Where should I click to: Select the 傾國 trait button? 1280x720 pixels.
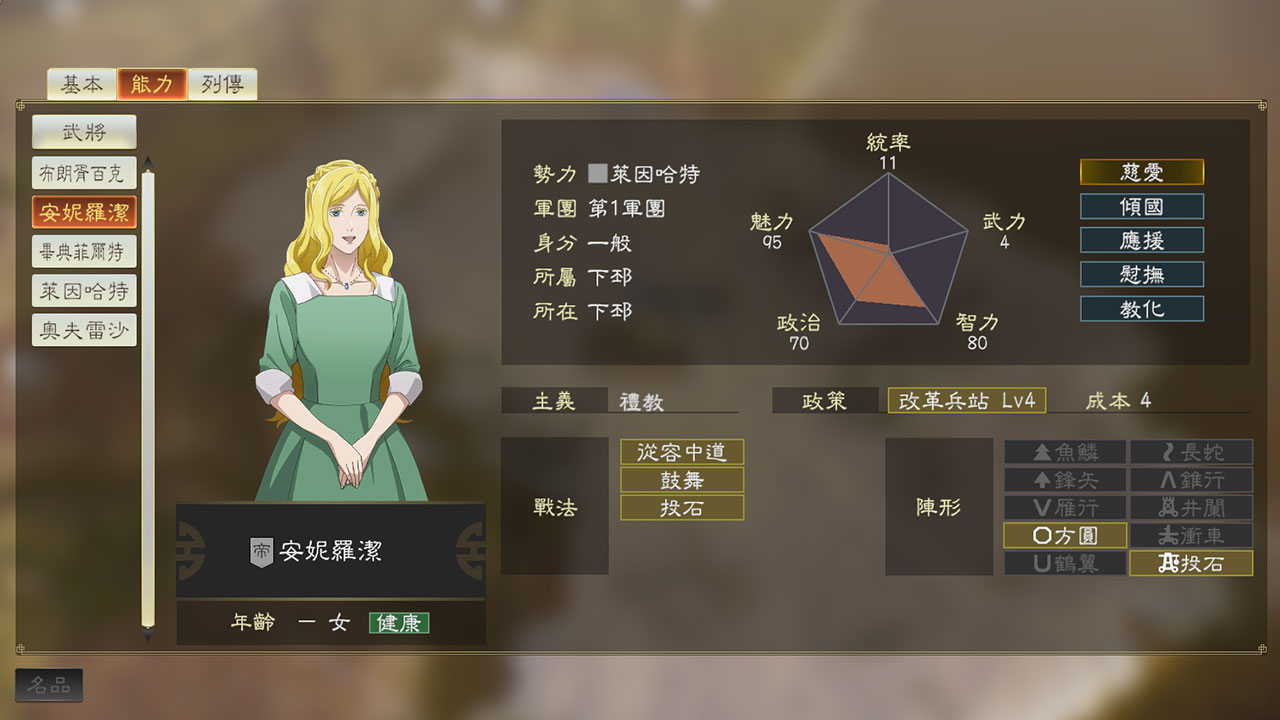point(1141,207)
